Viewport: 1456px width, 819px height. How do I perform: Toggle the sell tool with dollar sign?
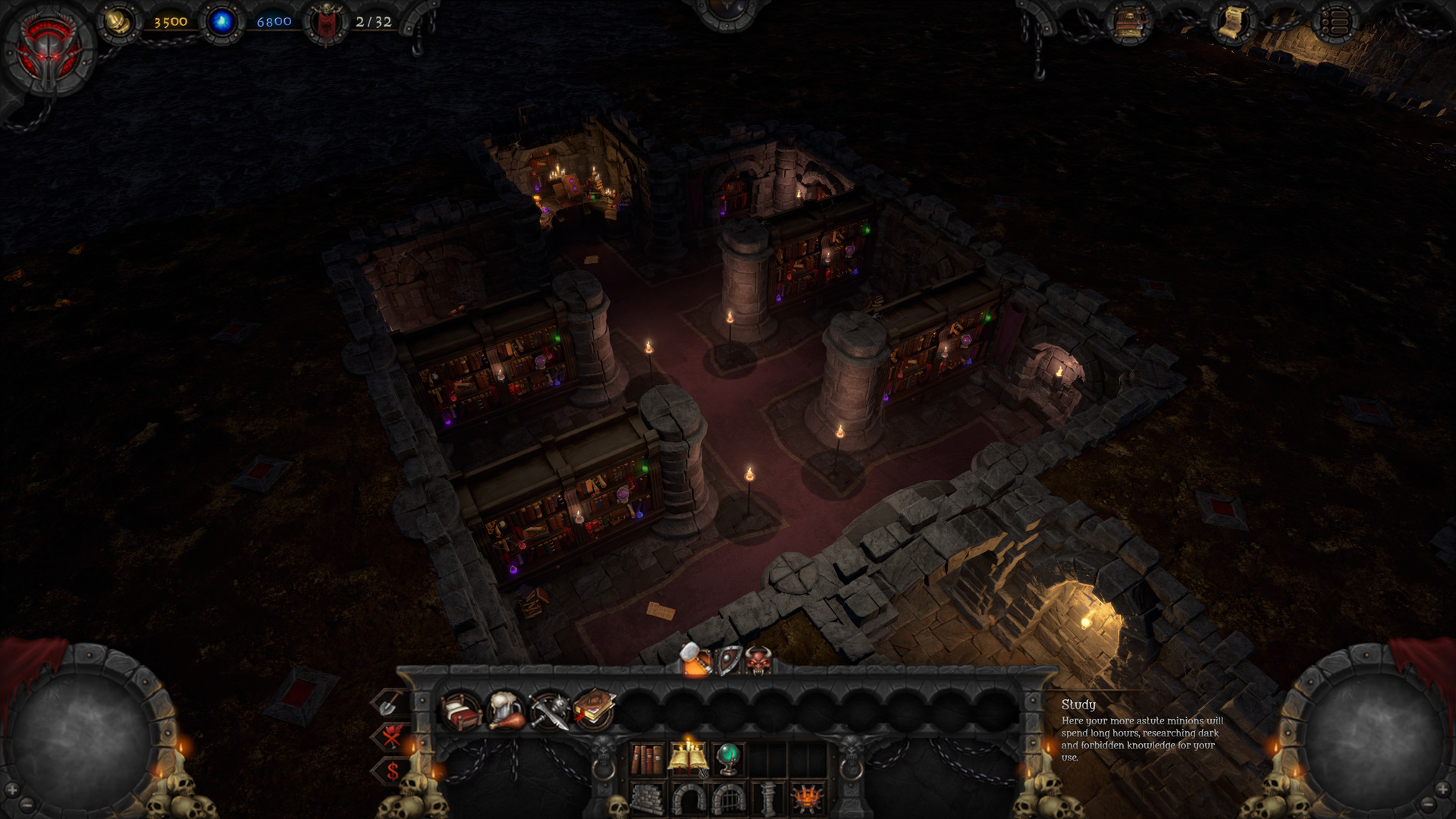pyautogui.click(x=392, y=769)
